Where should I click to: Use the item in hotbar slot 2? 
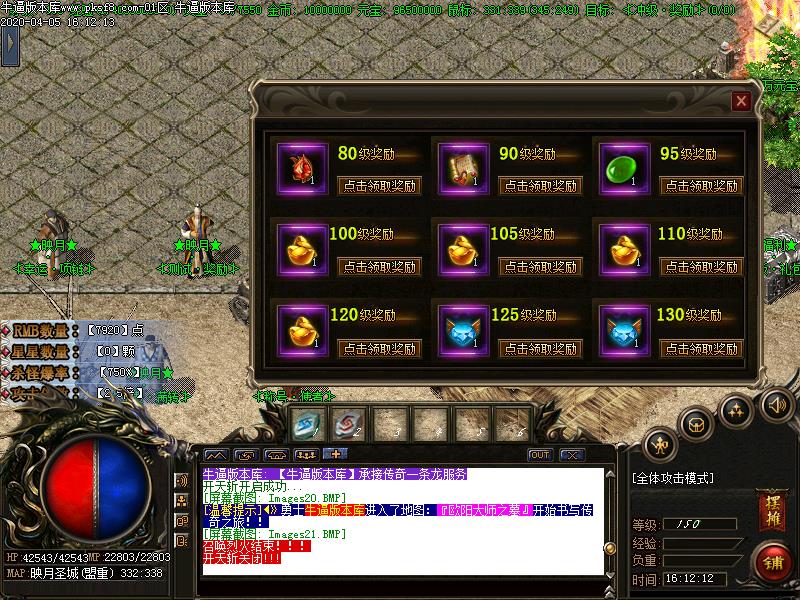(345, 425)
